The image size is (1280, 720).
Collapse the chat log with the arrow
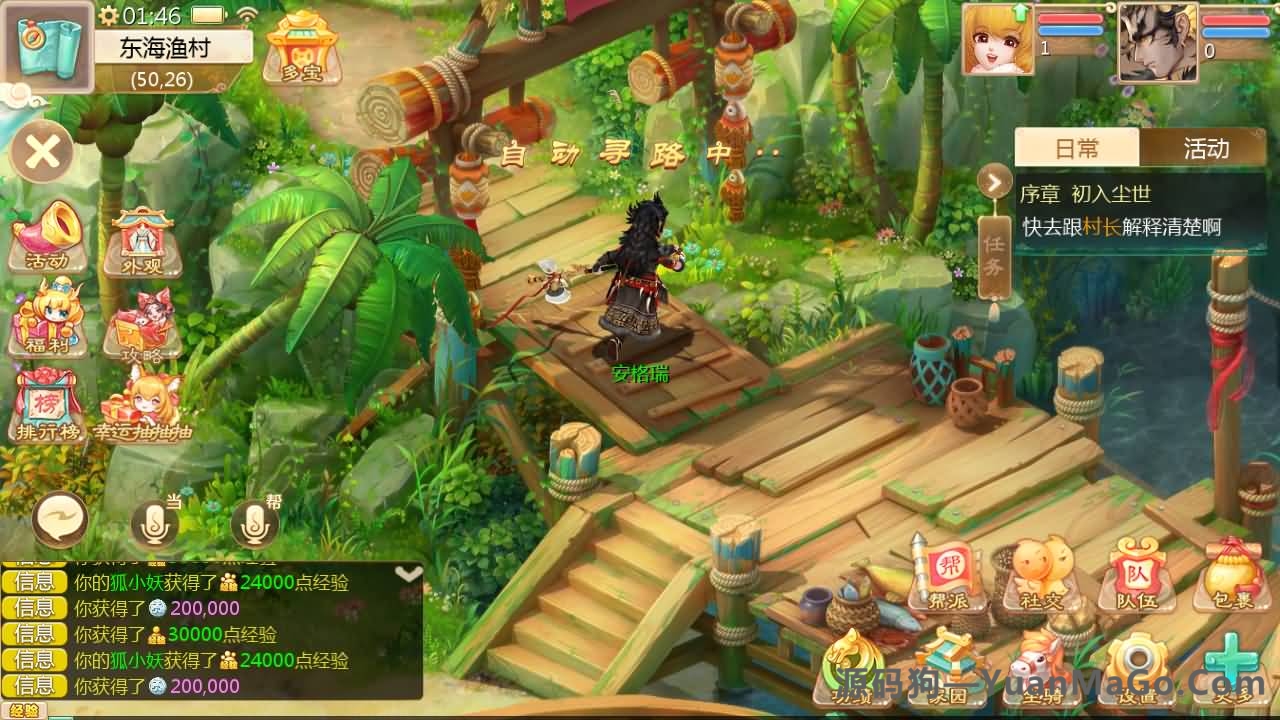408,574
